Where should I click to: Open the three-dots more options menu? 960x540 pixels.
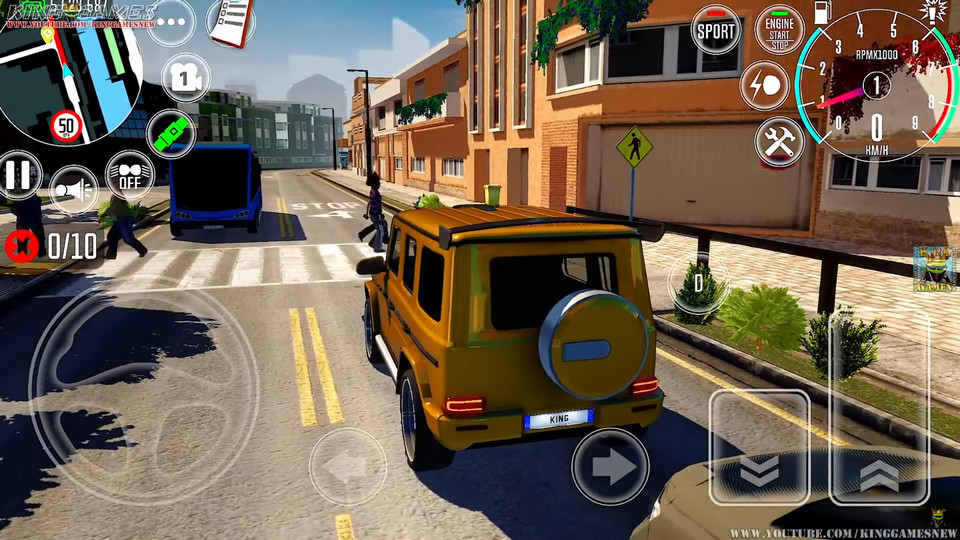coord(171,21)
